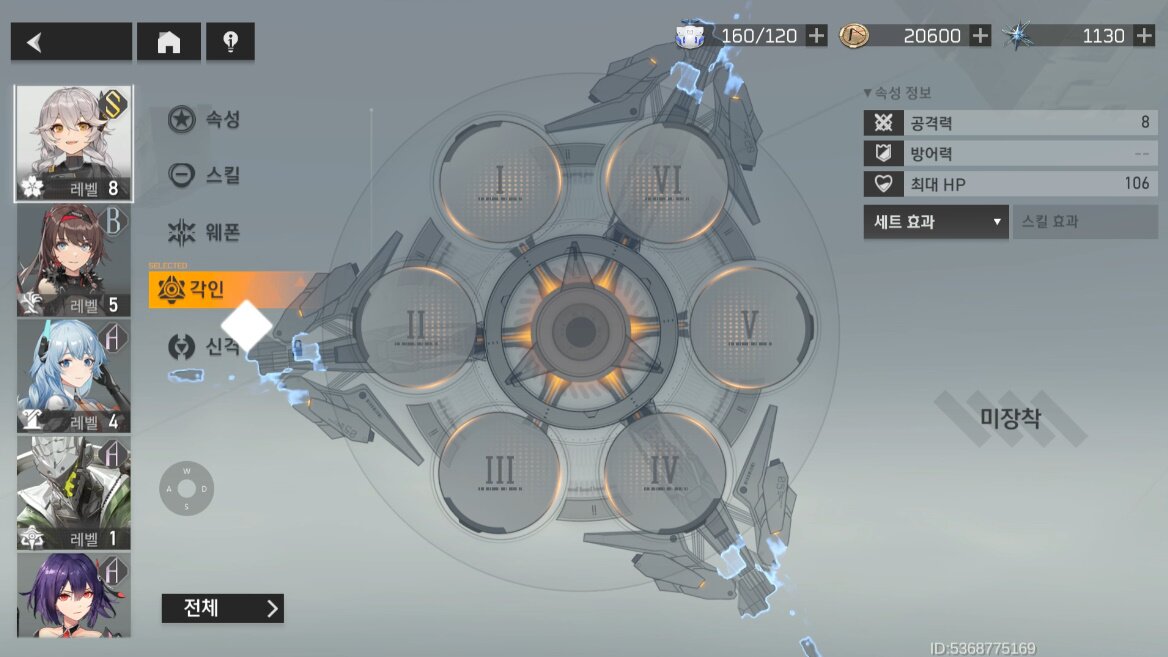
Task: Return to the home screen
Action: (x=169, y=42)
